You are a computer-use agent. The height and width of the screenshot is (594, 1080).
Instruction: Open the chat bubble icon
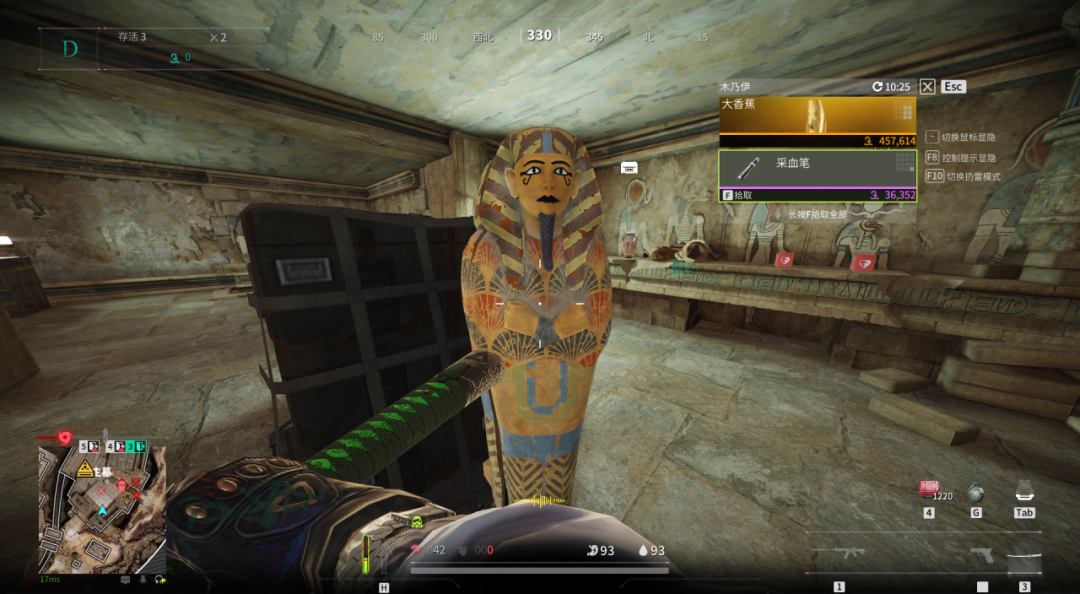tap(125, 579)
